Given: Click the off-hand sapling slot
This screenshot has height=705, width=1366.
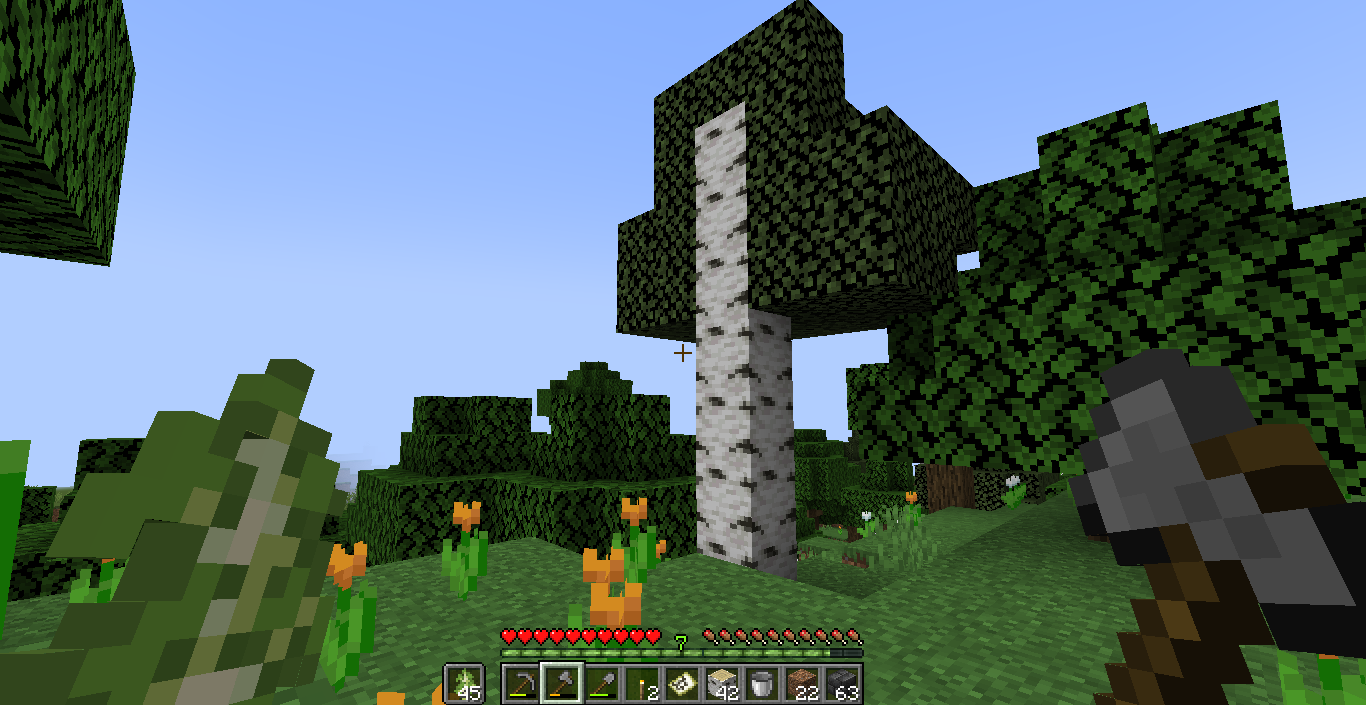Looking at the screenshot, I should tap(464, 684).
